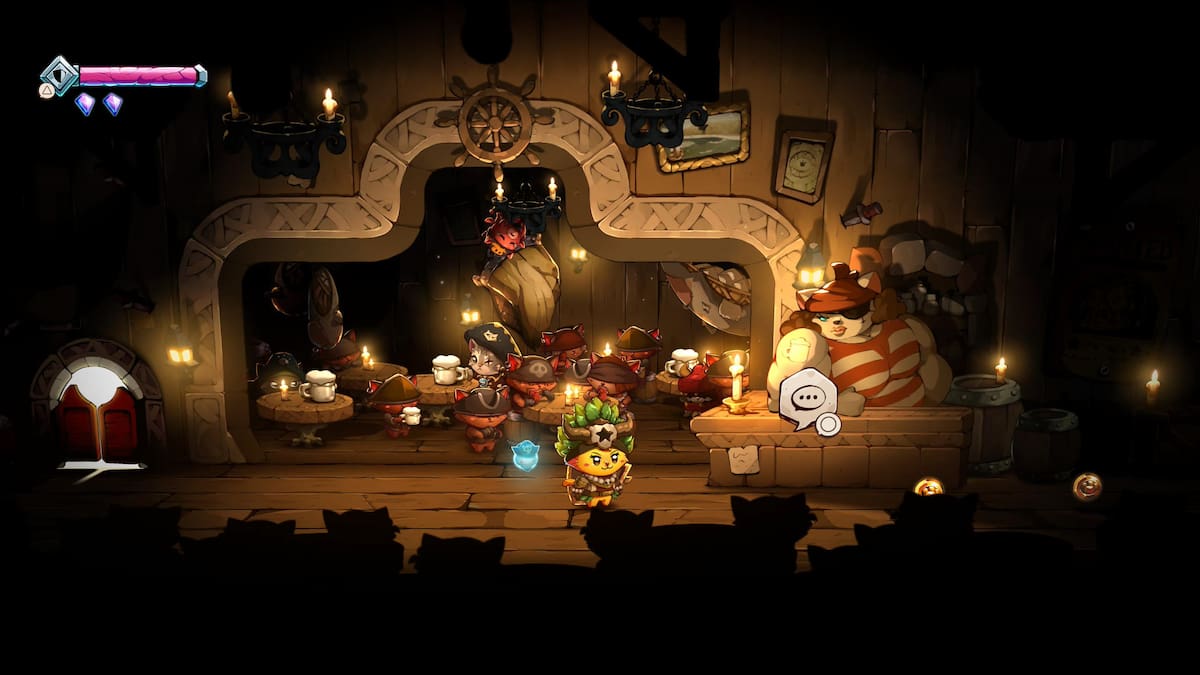This screenshot has height=675, width=1200.
Task: Open the speech bubble talk prompt
Action: pos(807,399)
